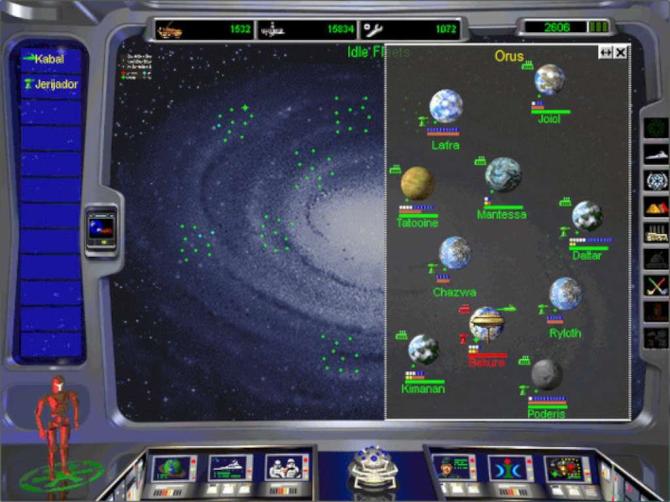Select the enemy planet Bothawui
The width and height of the screenshot is (670, 502).
(486, 324)
